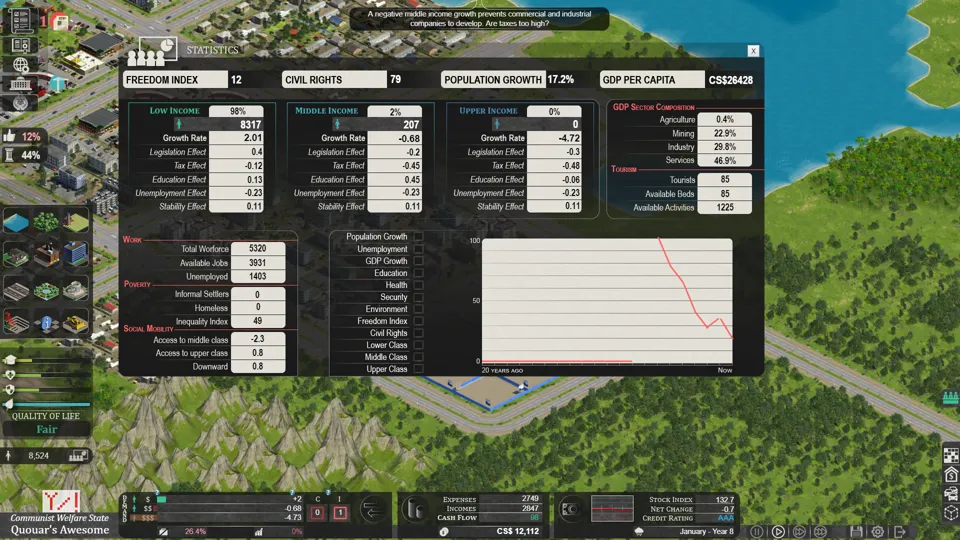The width and height of the screenshot is (960, 540).
Task: Check the Health graph checkbox
Action: [418, 285]
